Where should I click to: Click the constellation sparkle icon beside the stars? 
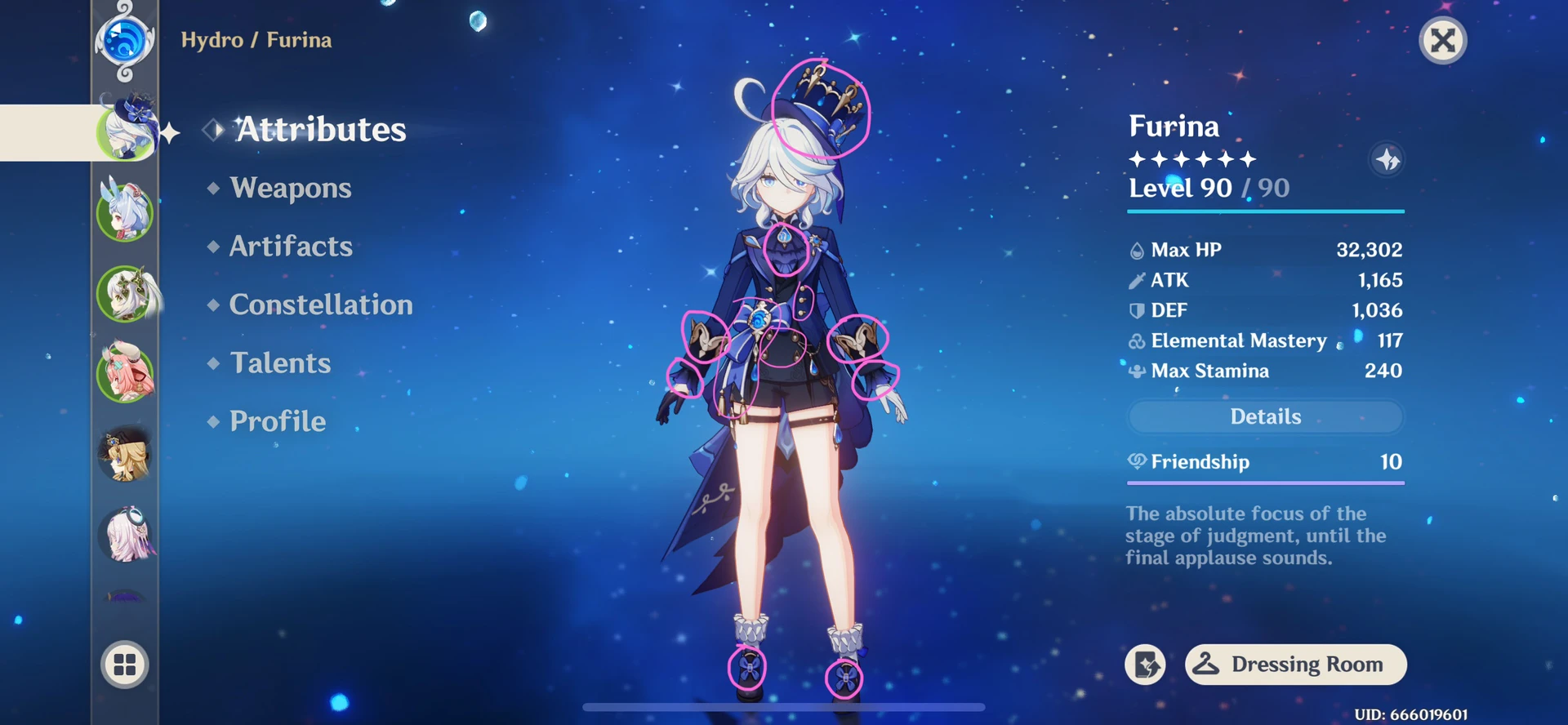pos(1387,160)
